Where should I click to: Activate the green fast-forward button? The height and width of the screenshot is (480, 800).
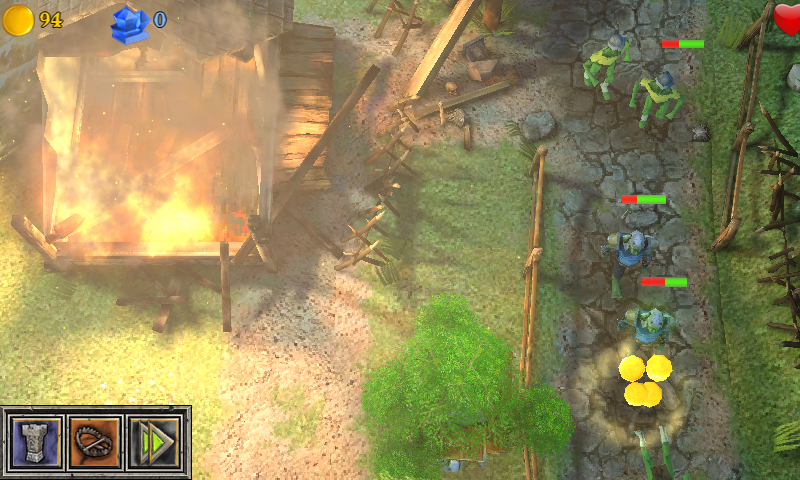(153, 441)
